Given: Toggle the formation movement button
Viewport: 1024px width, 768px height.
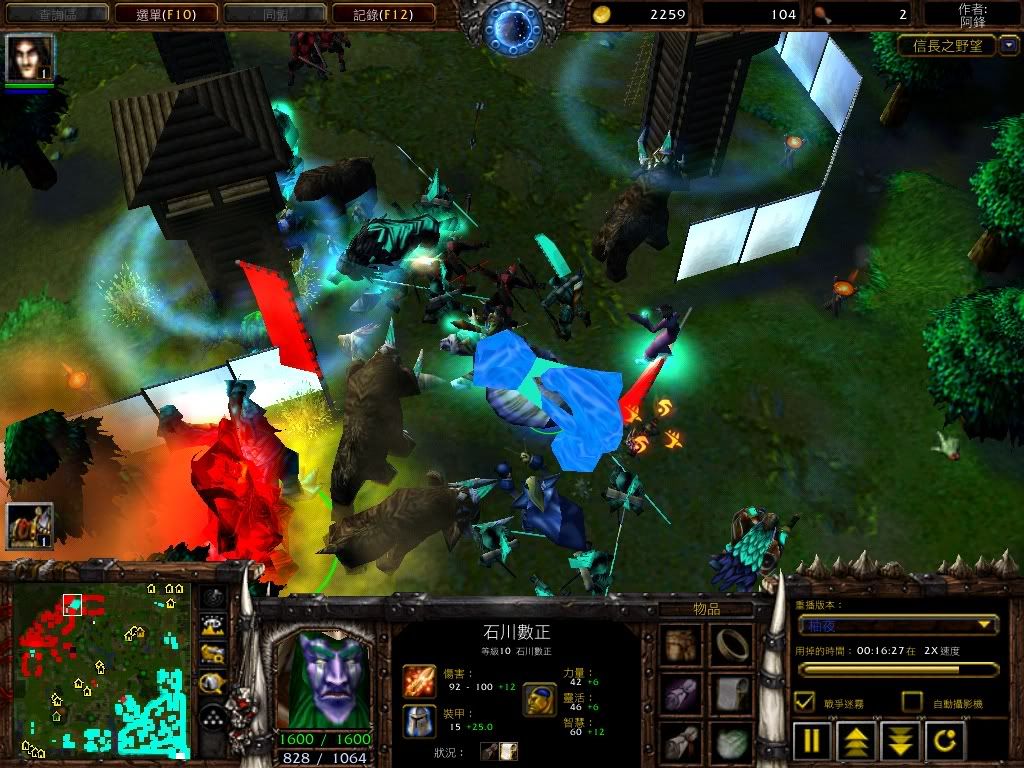Looking at the screenshot, I should coord(213,717).
